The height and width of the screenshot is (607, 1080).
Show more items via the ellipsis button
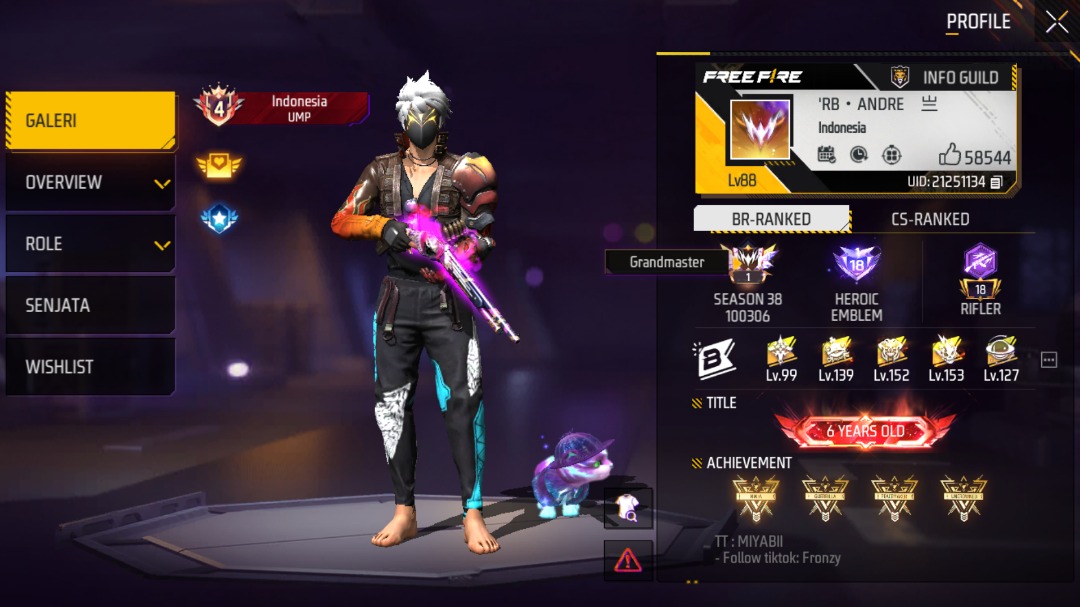(x=1048, y=360)
